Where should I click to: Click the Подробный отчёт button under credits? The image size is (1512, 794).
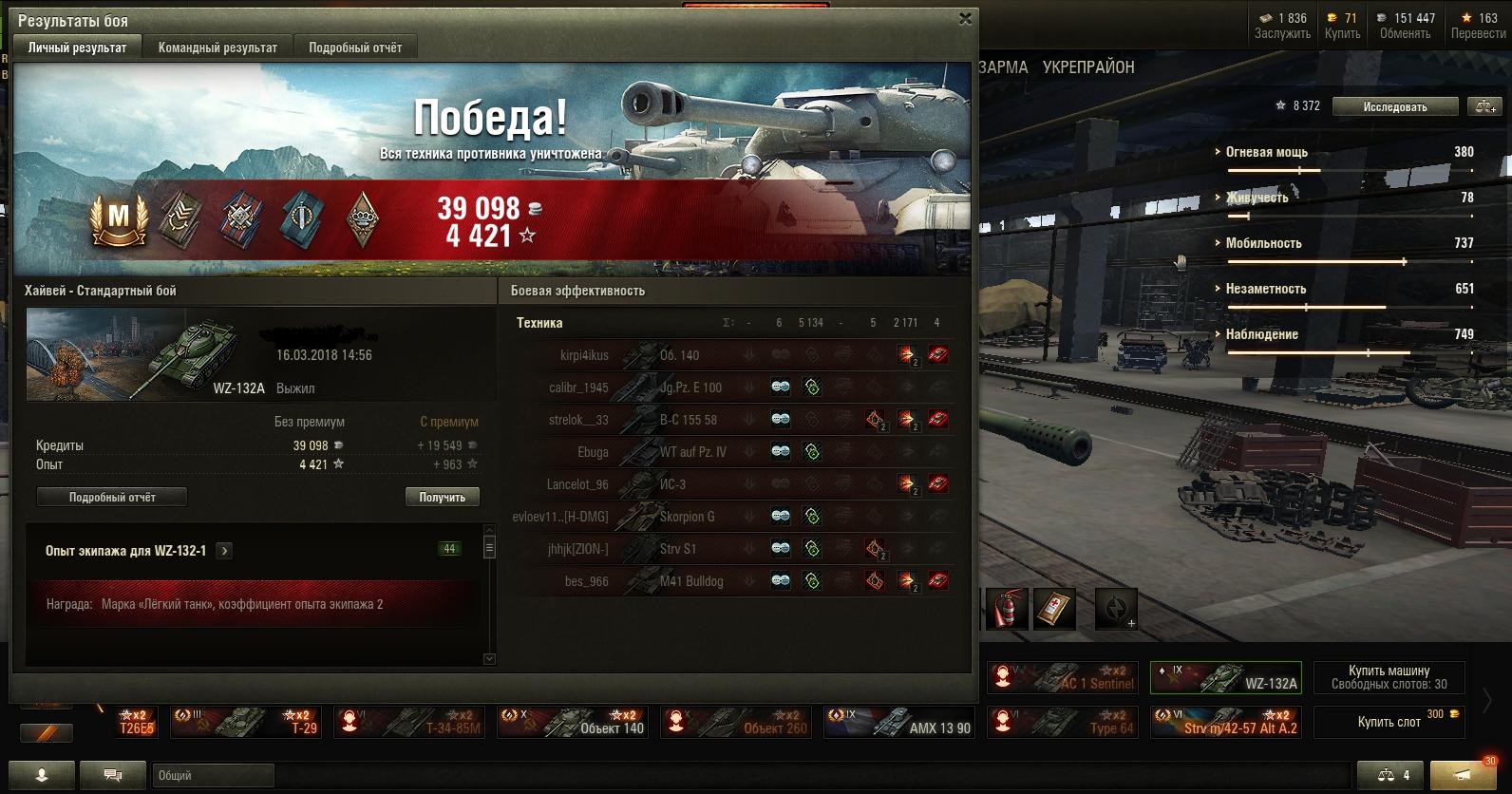point(112,497)
